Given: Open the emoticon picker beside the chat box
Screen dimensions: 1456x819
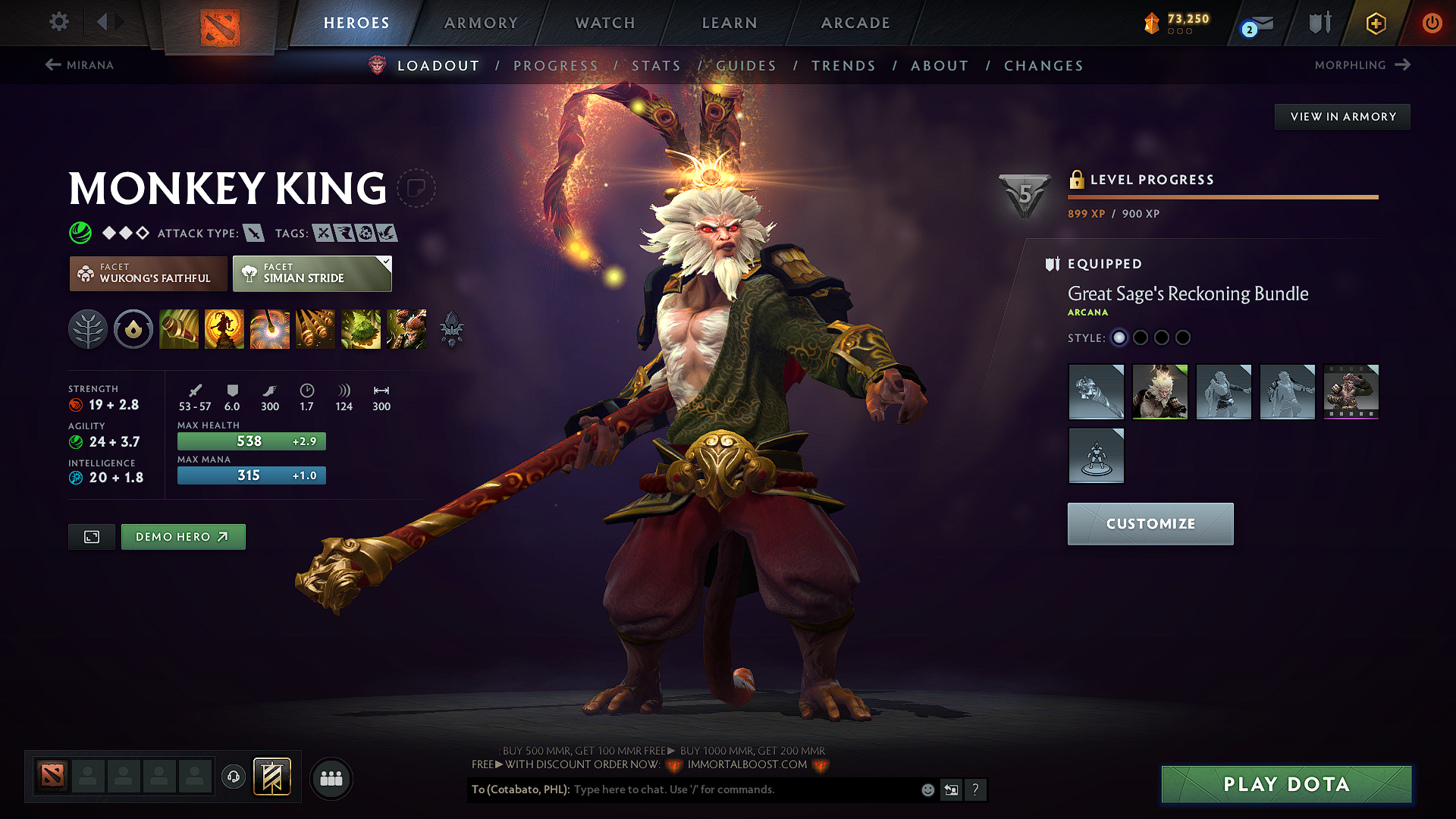Looking at the screenshot, I should 927,789.
